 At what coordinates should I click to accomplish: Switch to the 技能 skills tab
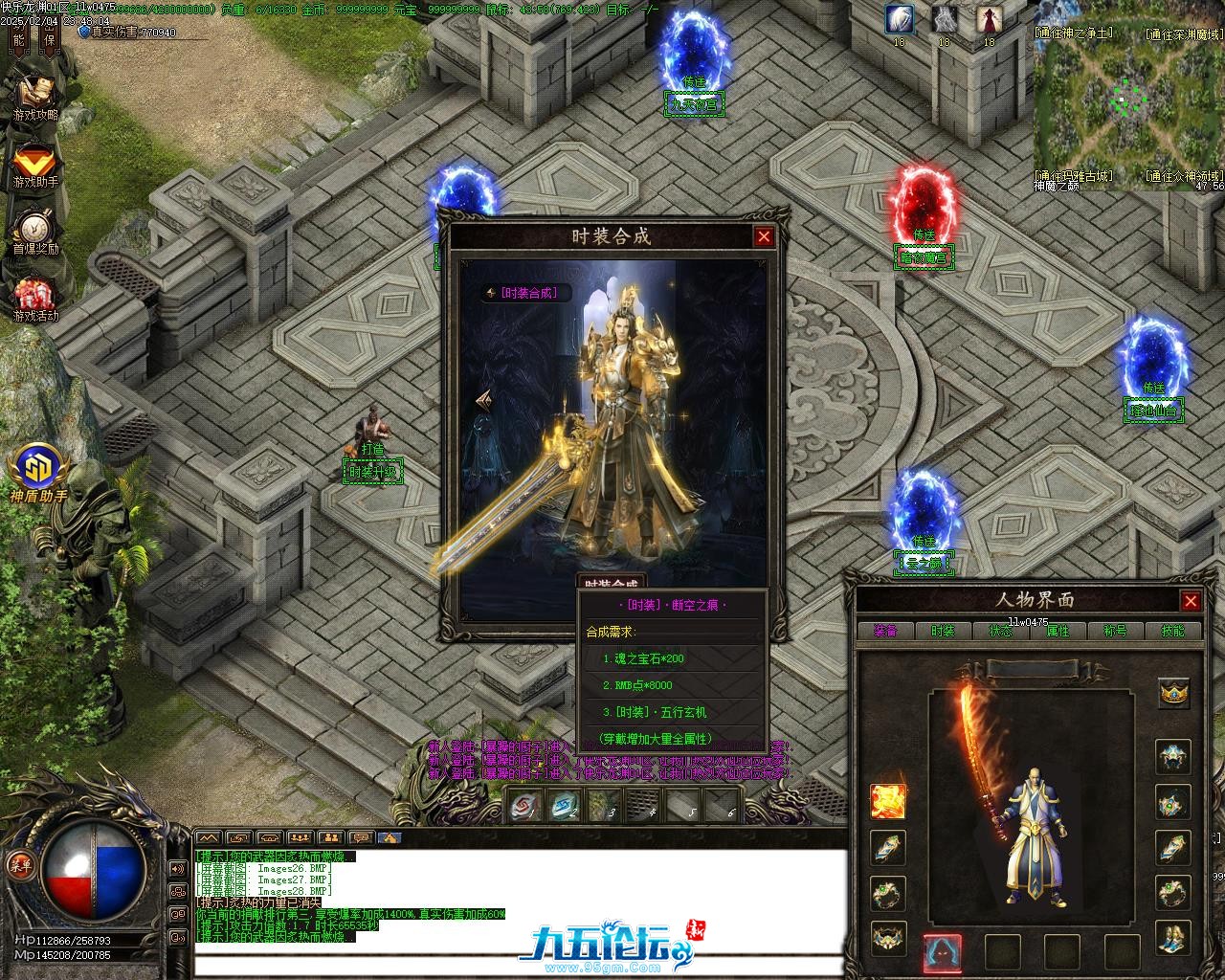(1172, 631)
